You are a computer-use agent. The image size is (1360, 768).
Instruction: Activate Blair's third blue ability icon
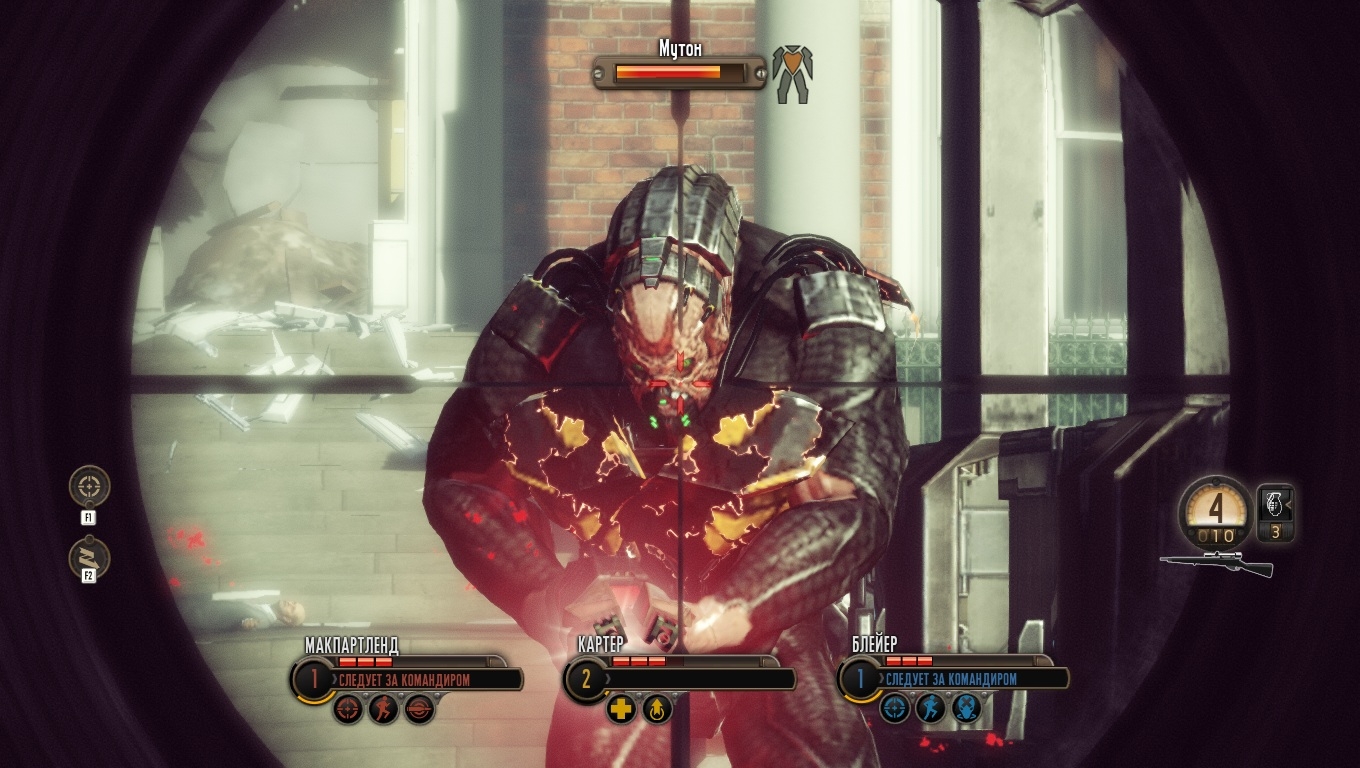tap(967, 709)
